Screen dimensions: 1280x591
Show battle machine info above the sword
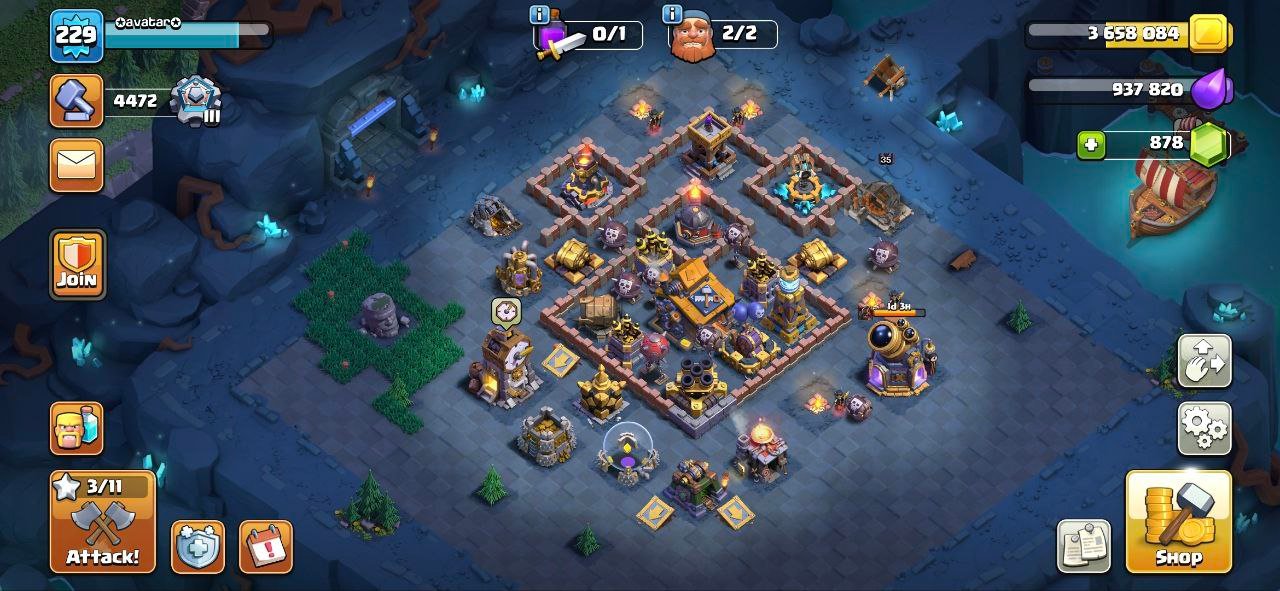(x=541, y=15)
